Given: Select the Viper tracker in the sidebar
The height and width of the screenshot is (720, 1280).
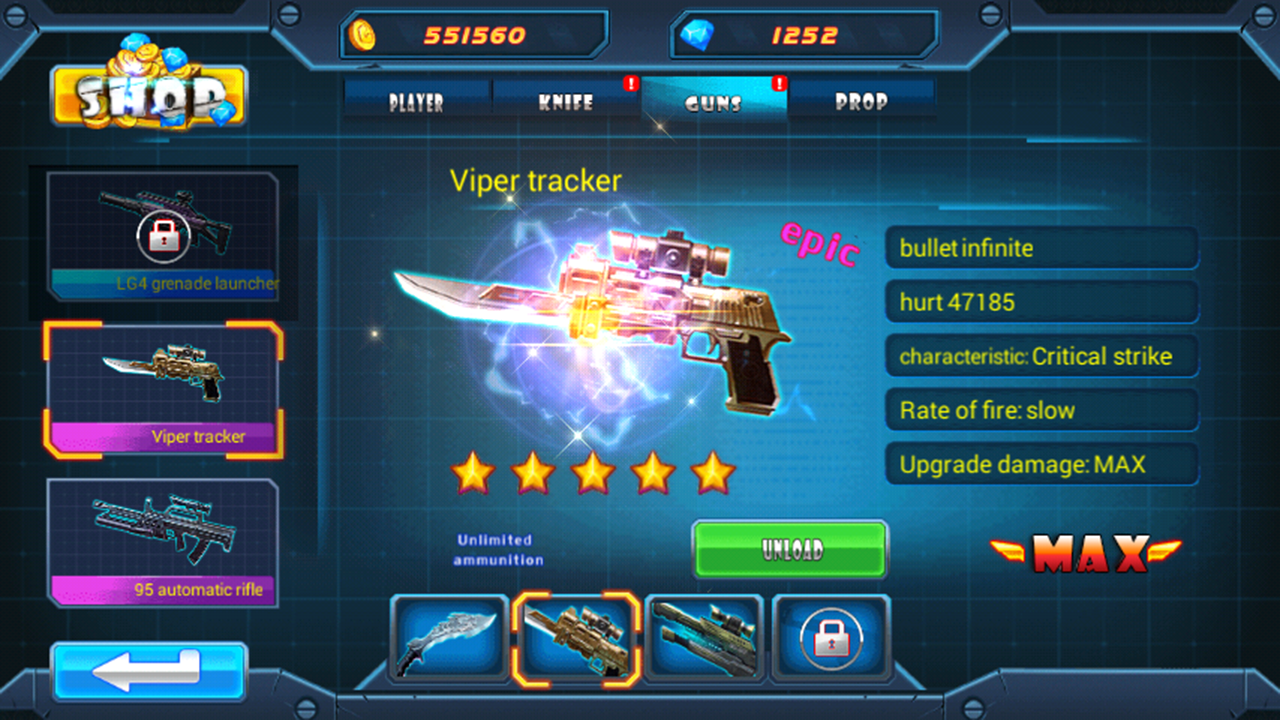Looking at the screenshot, I should coord(165,390).
